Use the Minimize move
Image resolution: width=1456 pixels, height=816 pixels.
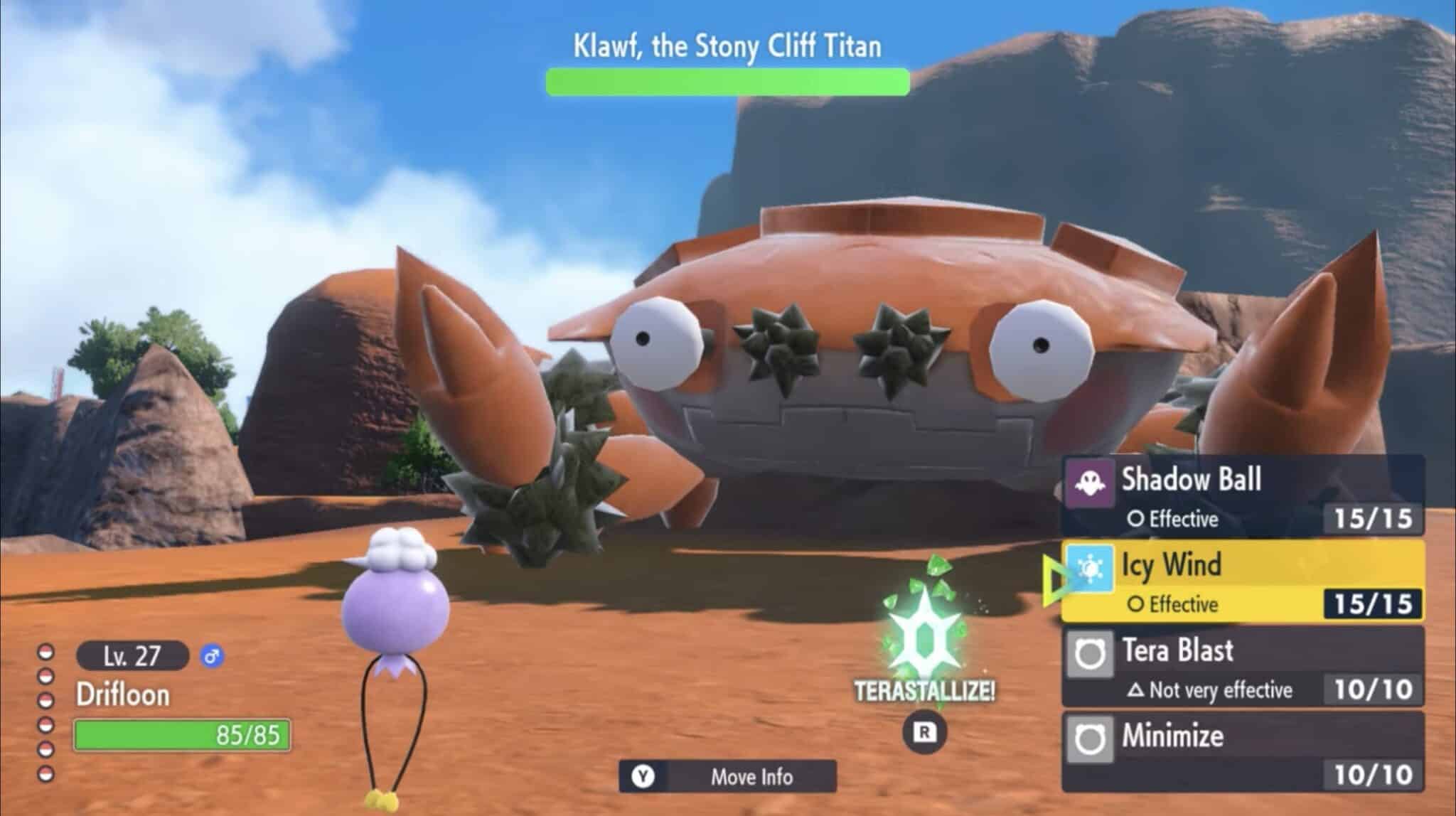[x=1243, y=752]
